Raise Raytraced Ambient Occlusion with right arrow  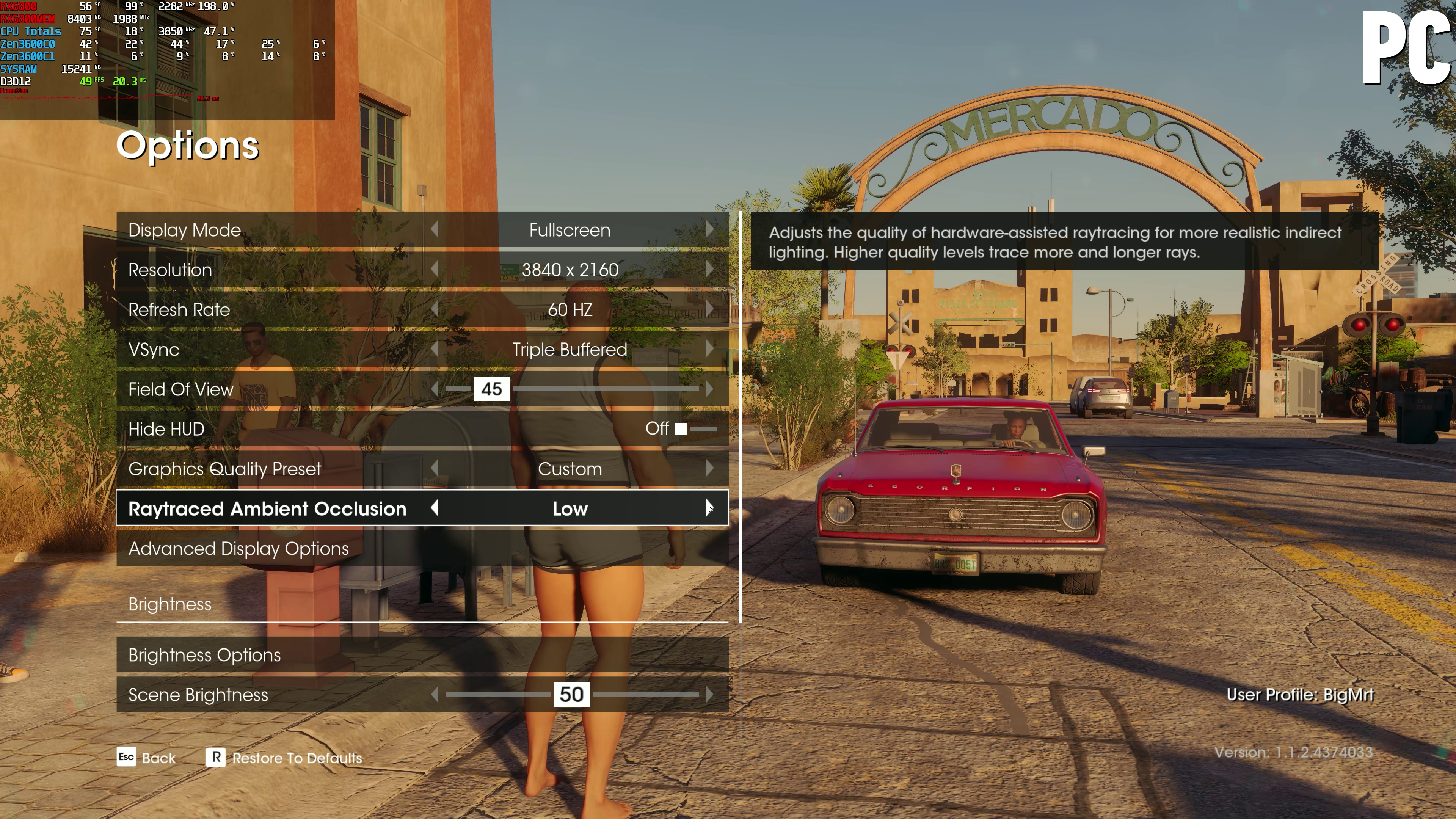point(709,508)
